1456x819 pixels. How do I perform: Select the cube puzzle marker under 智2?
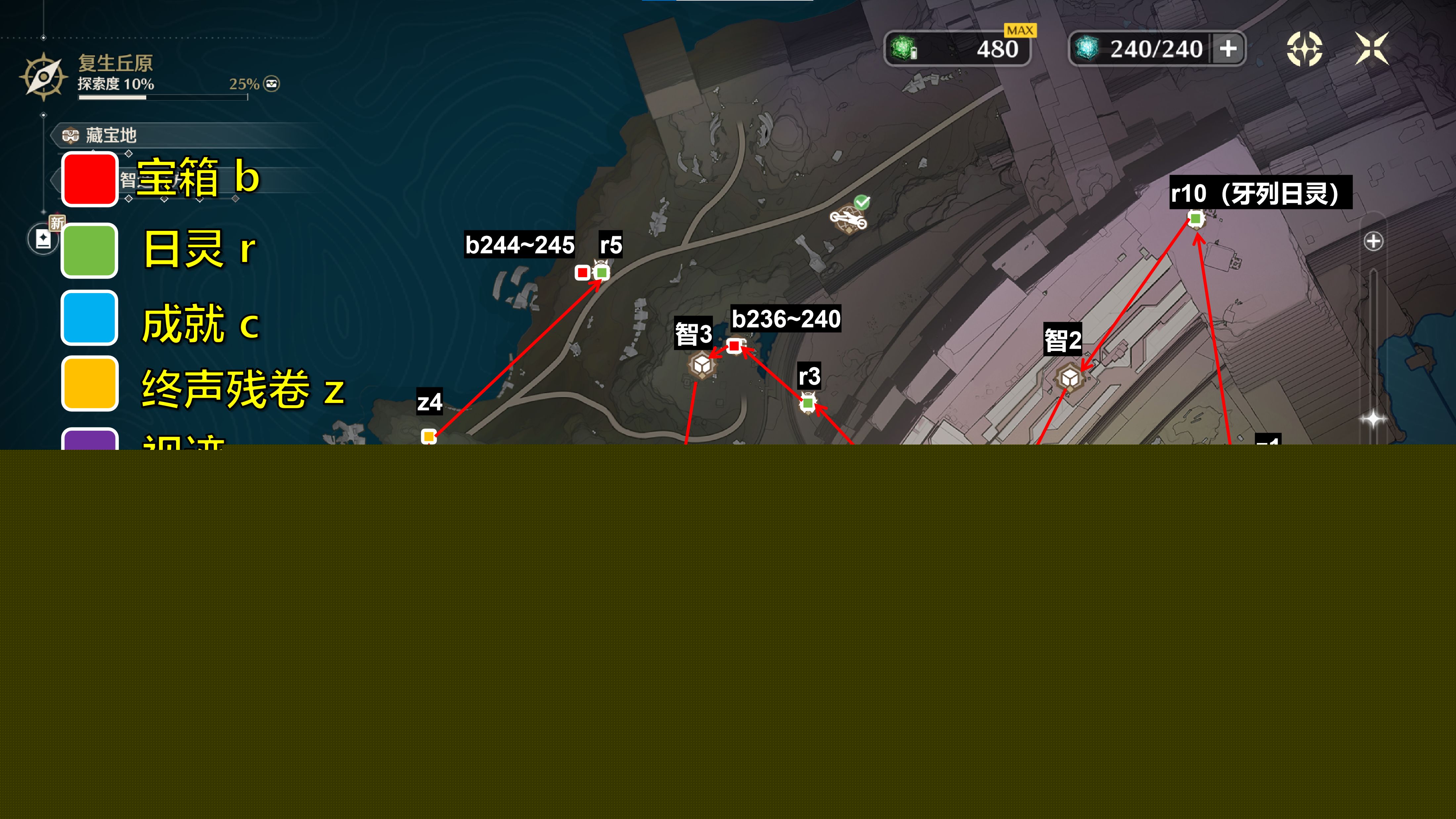click(x=1069, y=378)
